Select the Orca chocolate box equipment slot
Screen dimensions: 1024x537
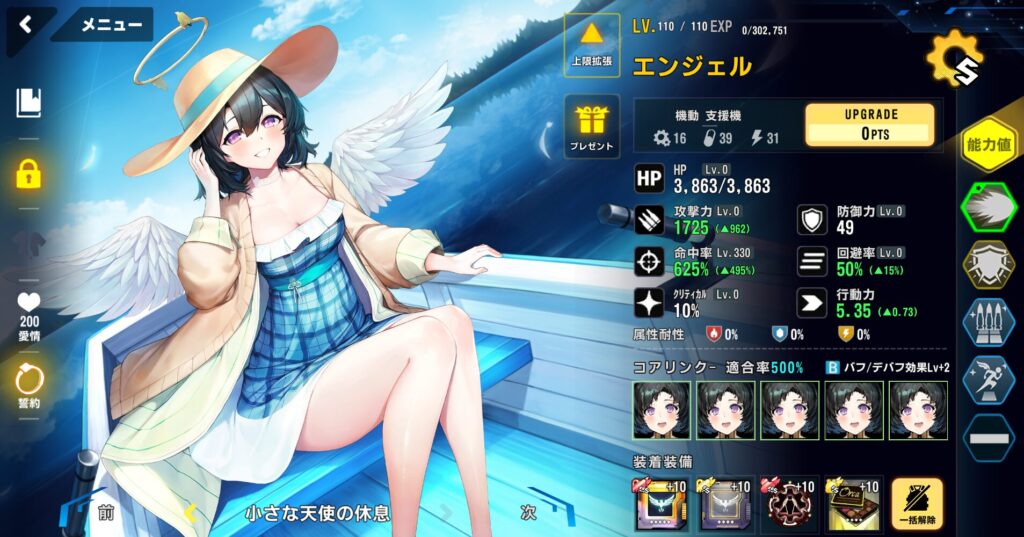coord(851,505)
